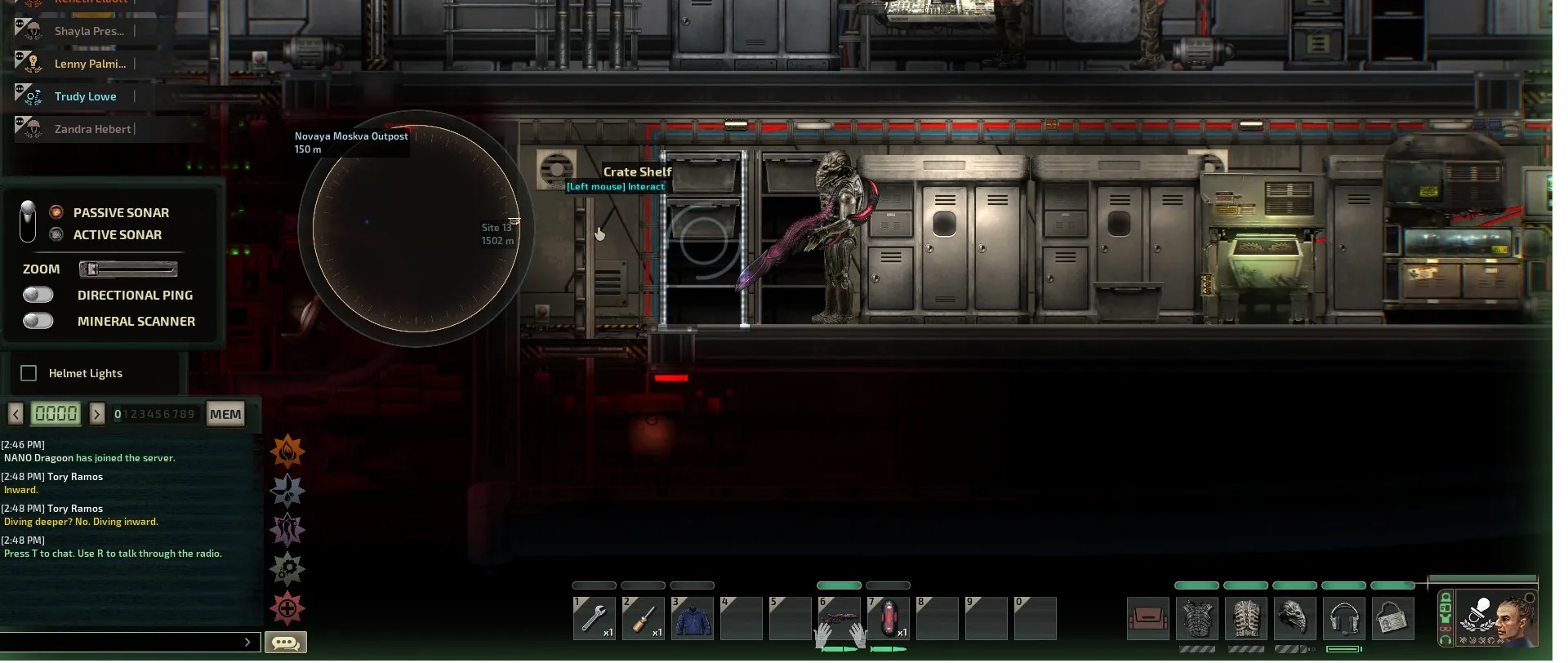Open the character portrait panel
Screen dimensions: 1568x663
(x=1496, y=618)
